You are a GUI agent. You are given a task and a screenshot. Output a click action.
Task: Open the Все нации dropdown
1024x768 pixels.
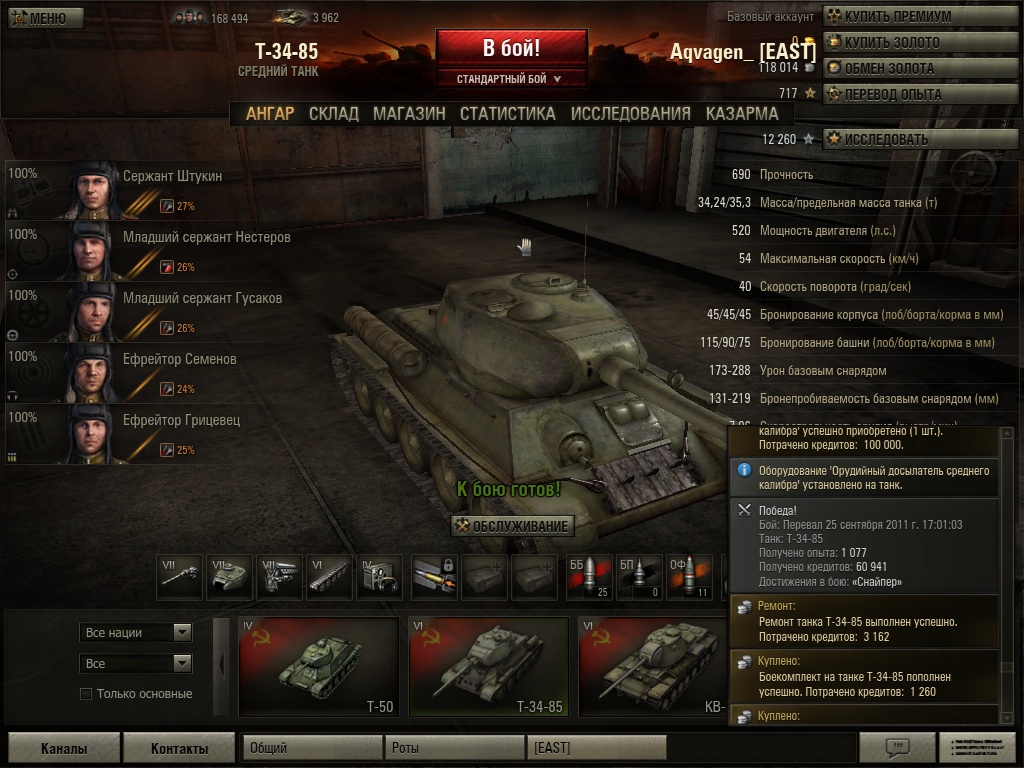coord(136,633)
